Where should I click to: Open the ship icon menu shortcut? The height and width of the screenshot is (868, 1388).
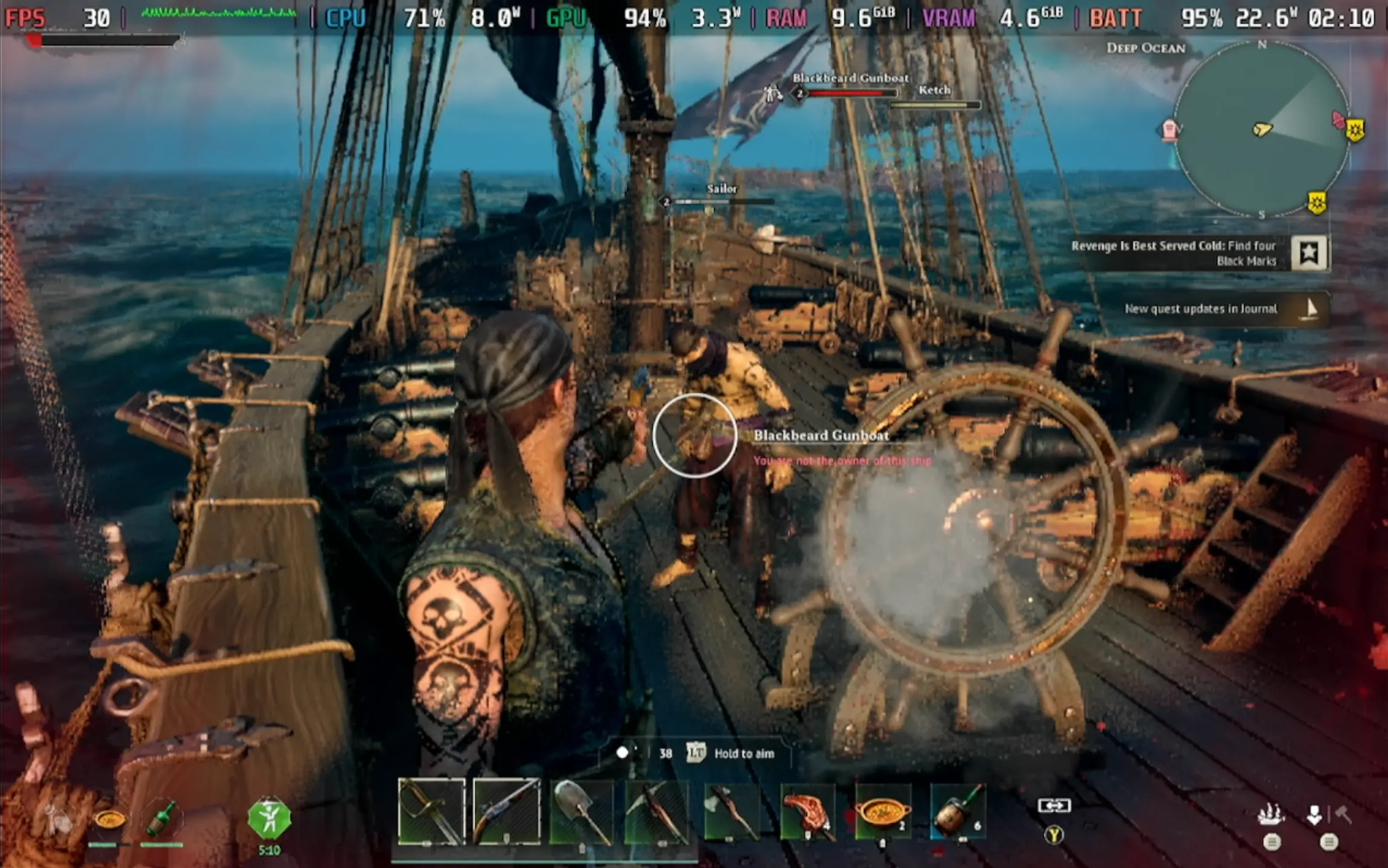[1270, 815]
